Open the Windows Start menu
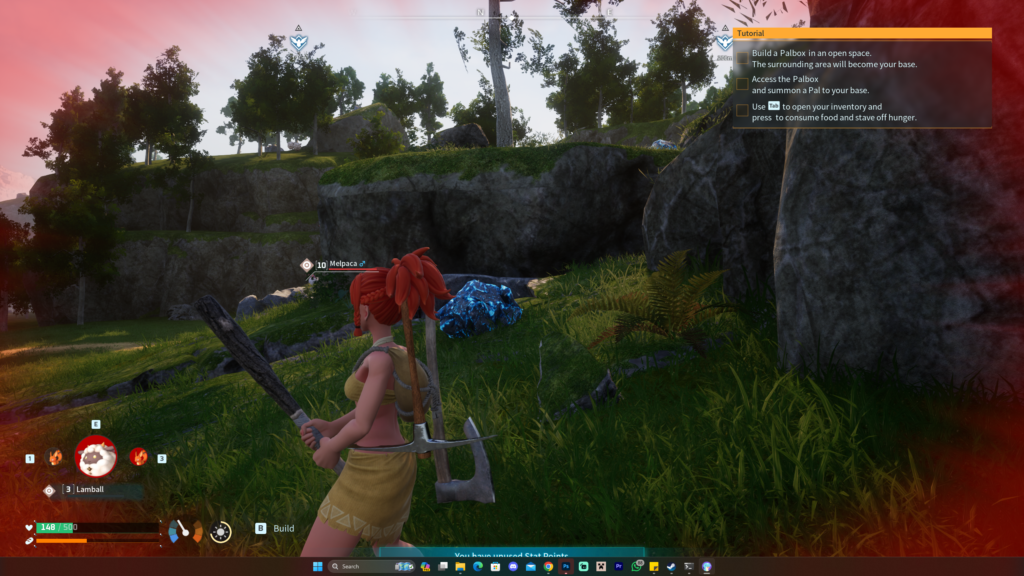Image resolution: width=1024 pixels, height=576 pixels. 318,567
